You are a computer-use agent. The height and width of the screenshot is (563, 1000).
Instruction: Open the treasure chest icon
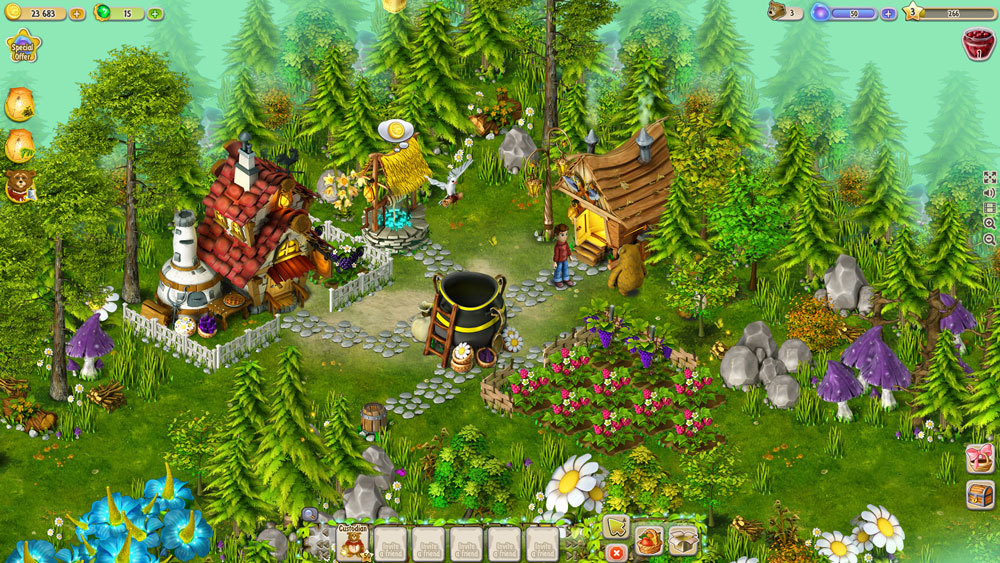[980, 494]
